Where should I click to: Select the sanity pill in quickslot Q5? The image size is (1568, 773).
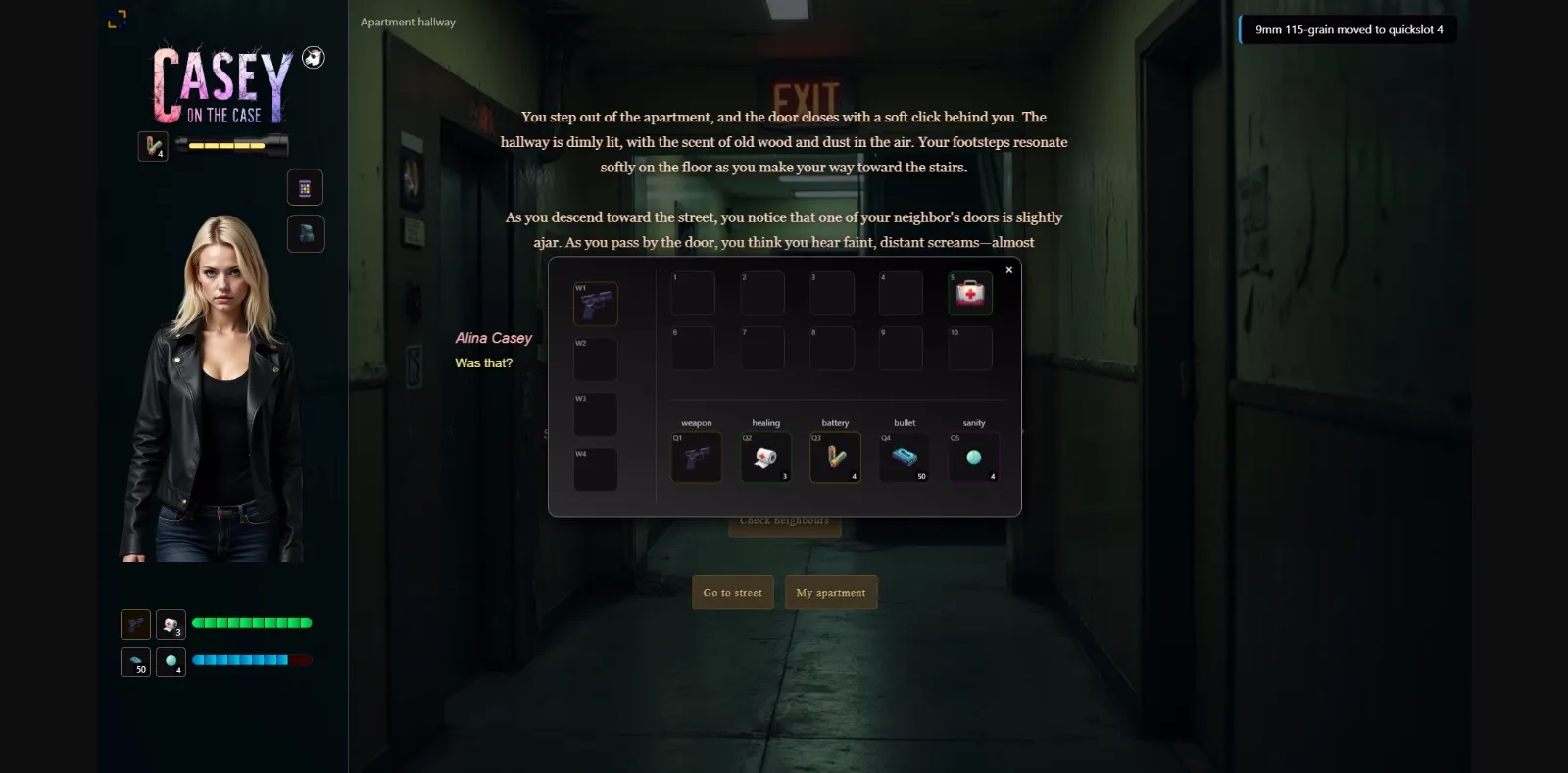click(972, 457)
